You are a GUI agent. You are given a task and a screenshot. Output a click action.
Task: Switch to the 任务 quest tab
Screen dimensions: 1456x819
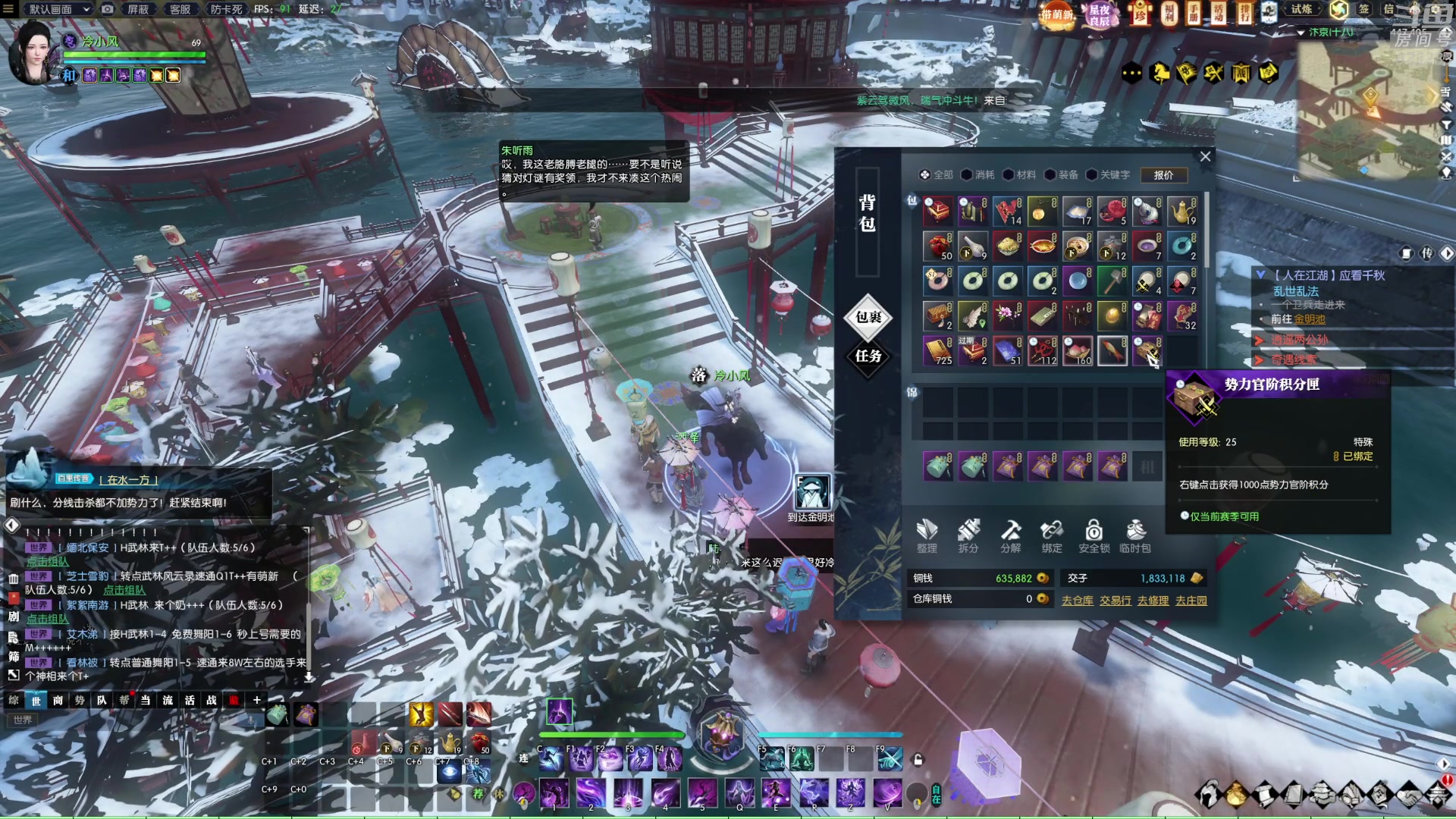click(x=868, y=356)
